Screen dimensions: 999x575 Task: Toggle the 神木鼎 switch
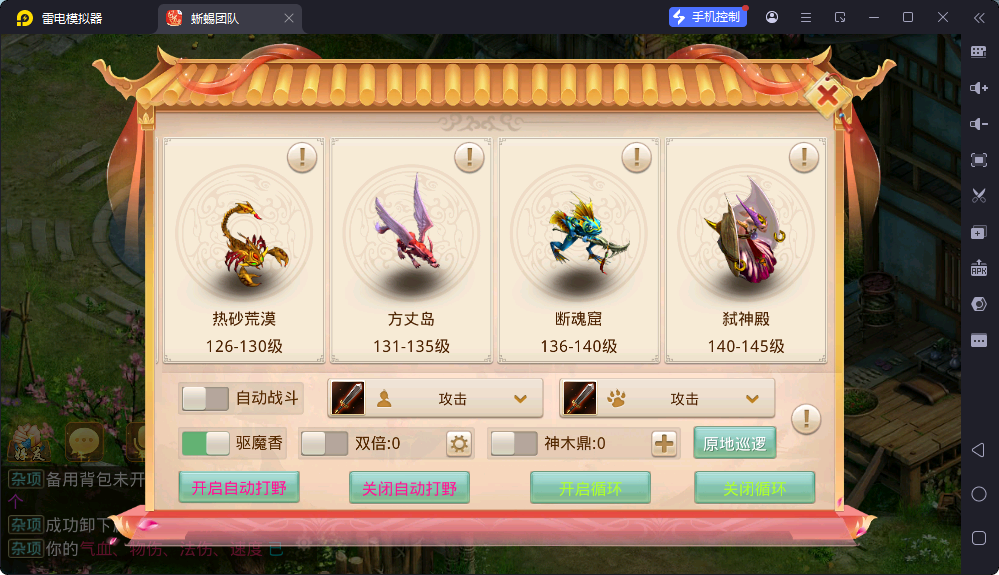tap(514, 443)
